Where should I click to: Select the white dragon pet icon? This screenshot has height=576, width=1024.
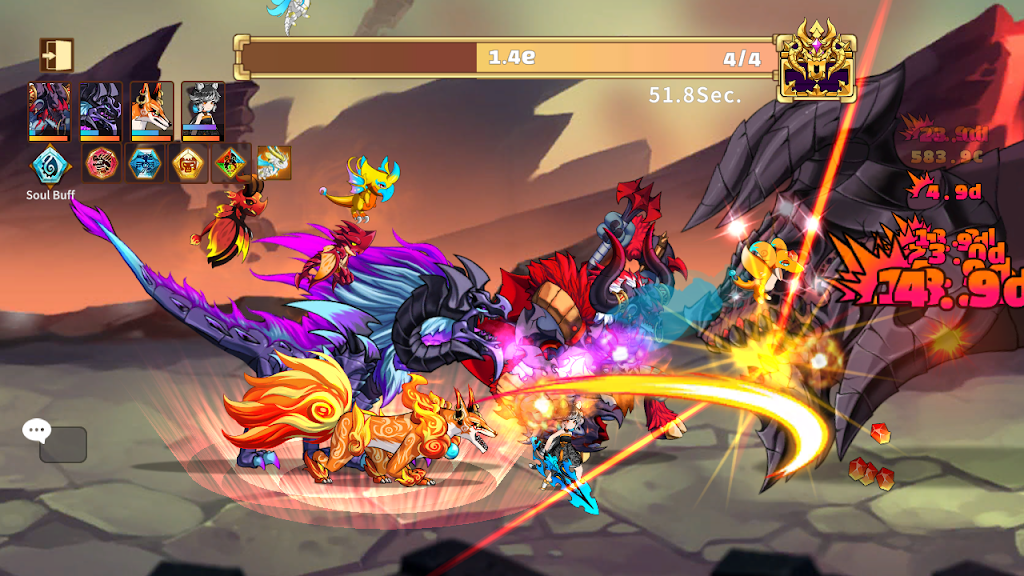point(274,163)
